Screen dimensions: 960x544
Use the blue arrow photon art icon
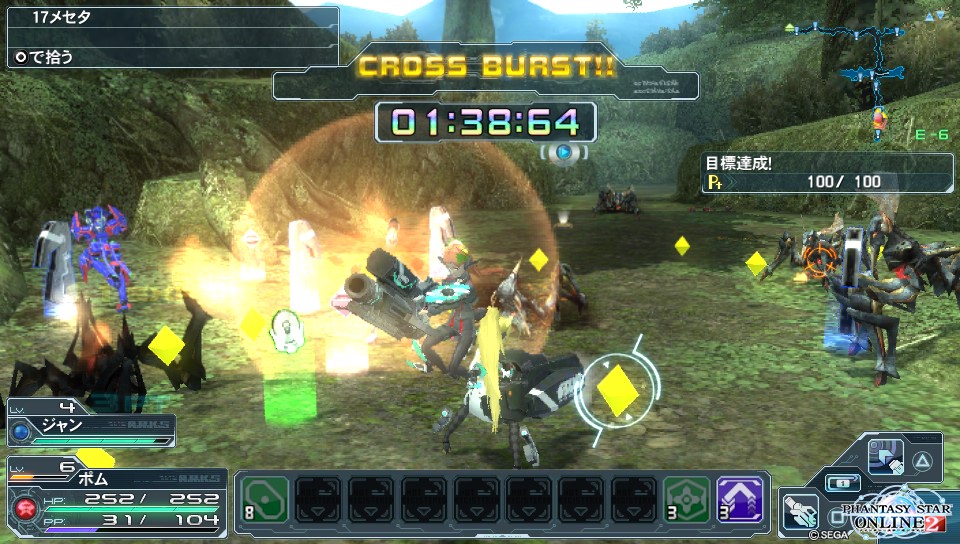tap(885, 455)
